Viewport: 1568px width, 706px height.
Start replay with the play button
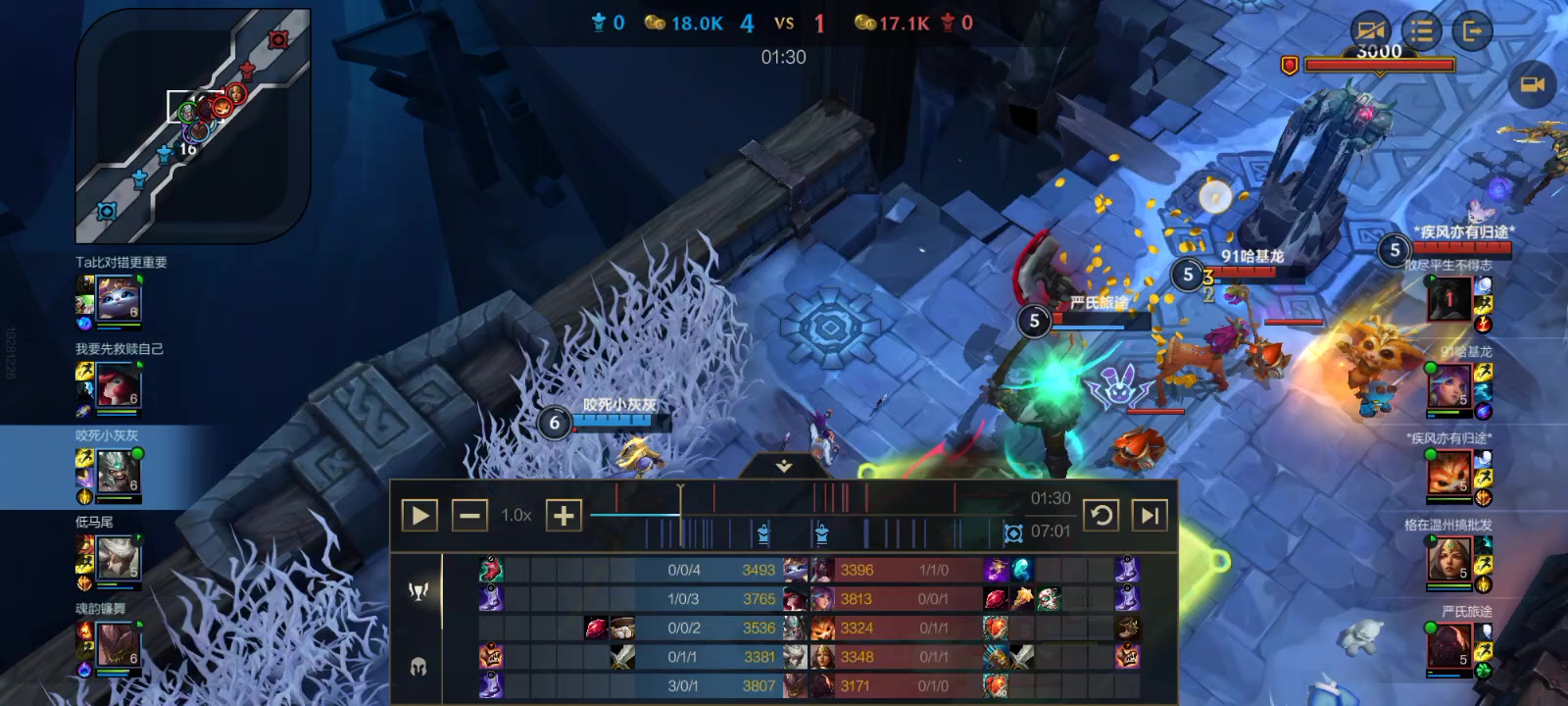pos(419,515)
